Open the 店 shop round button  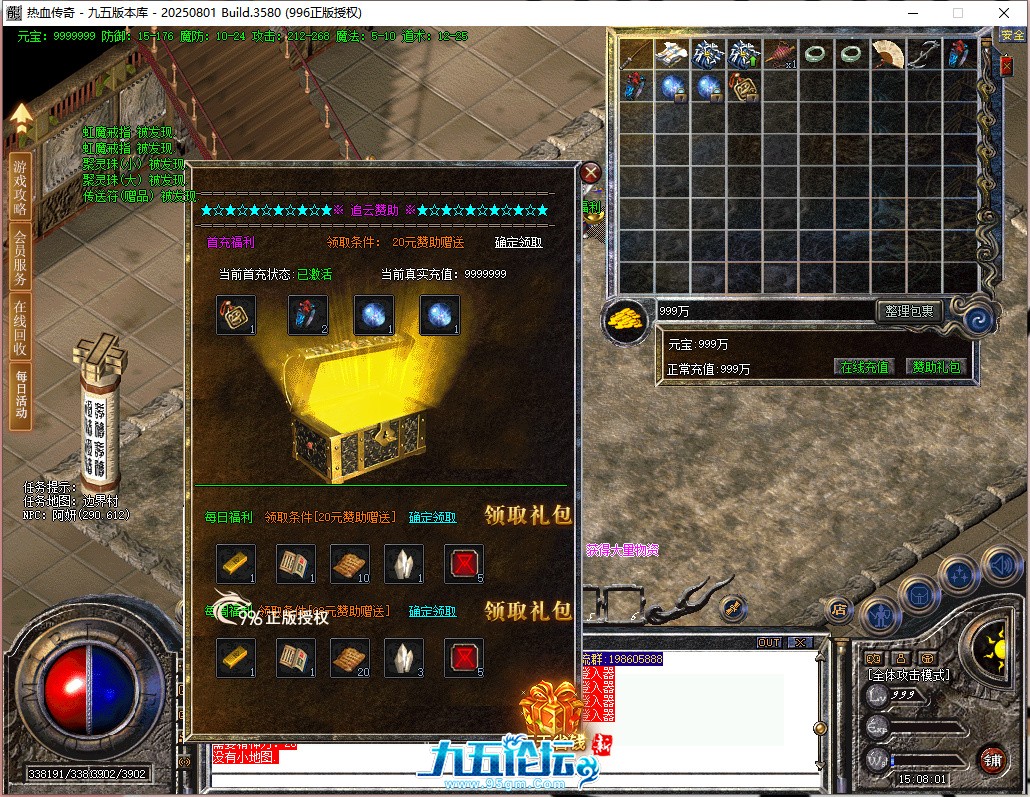tap(840, 608)
